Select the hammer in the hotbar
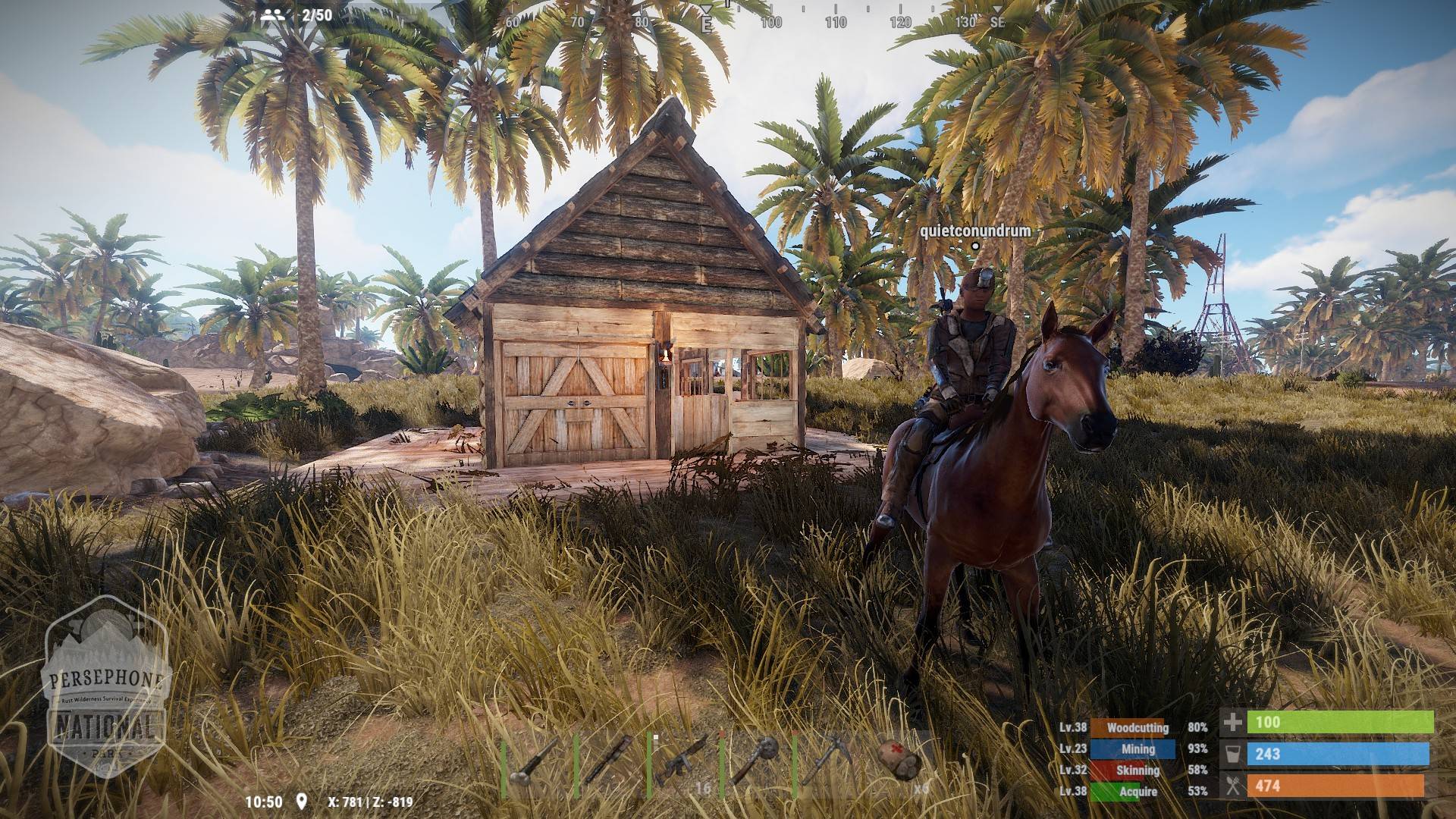 (535, 764)
